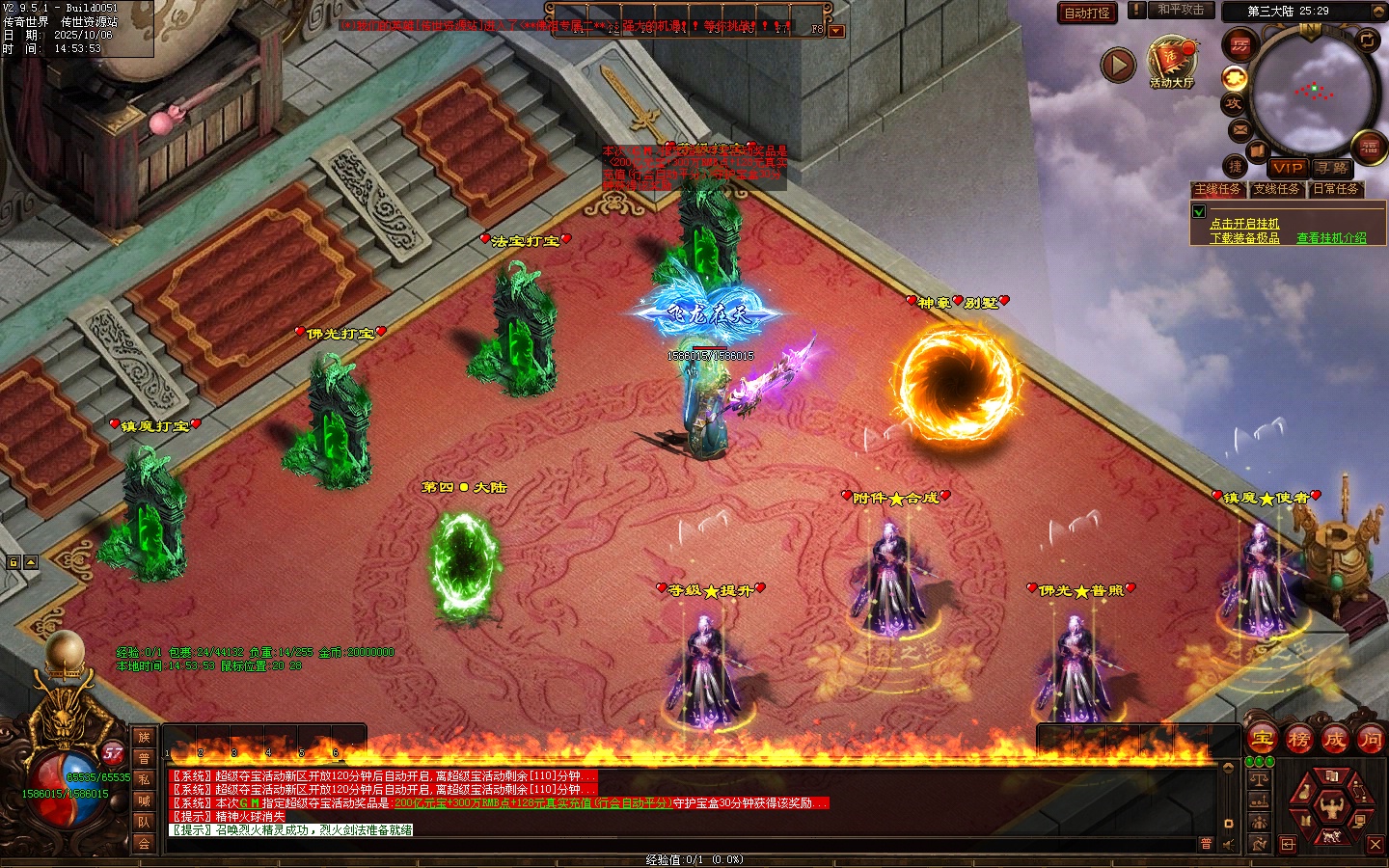Follow the 点击开启挂机 link
Viewport: 1389px width, 868px height.
pos(1244,223)
